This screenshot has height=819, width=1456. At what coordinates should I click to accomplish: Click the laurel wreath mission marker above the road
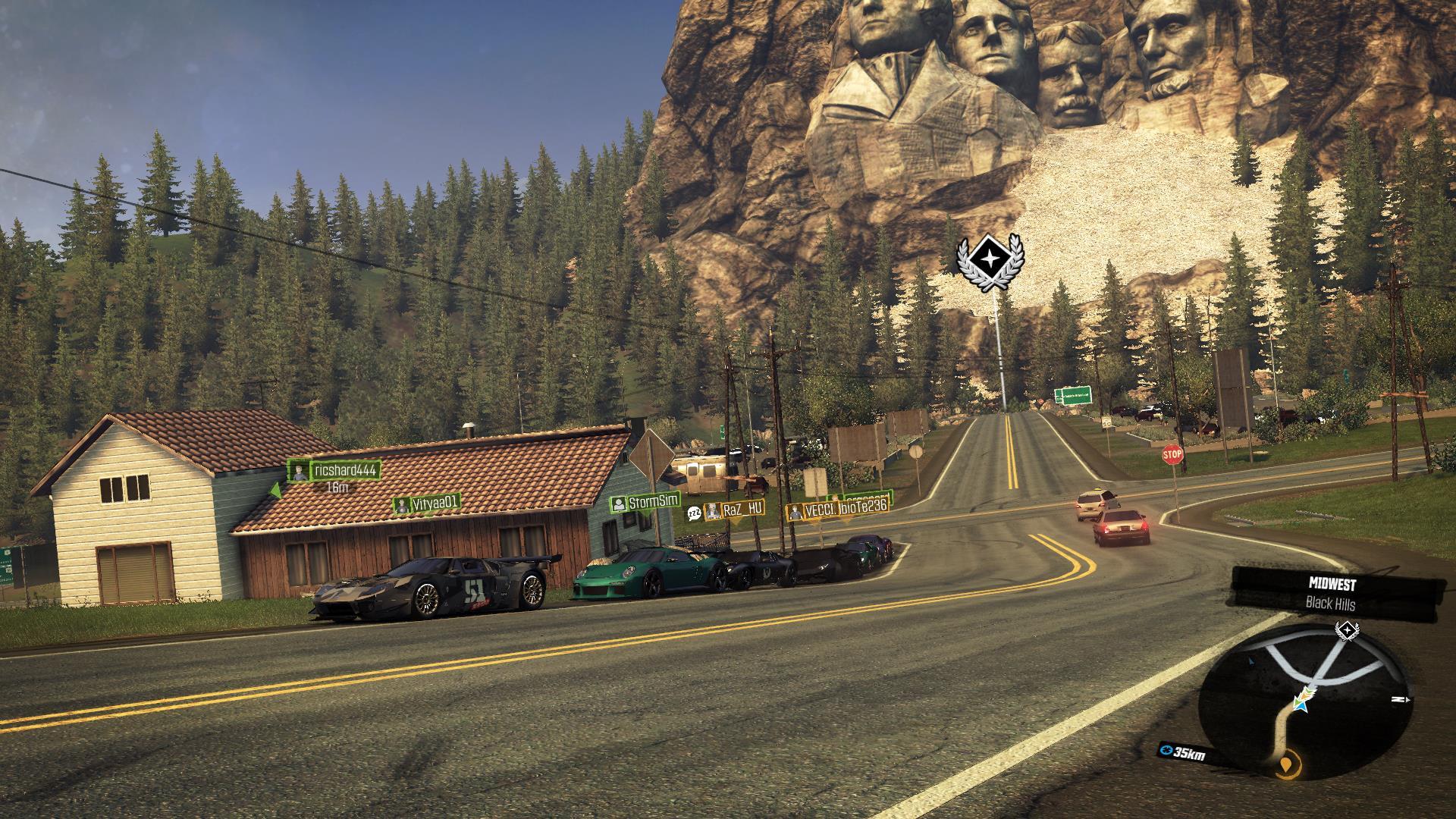(989, 262)
